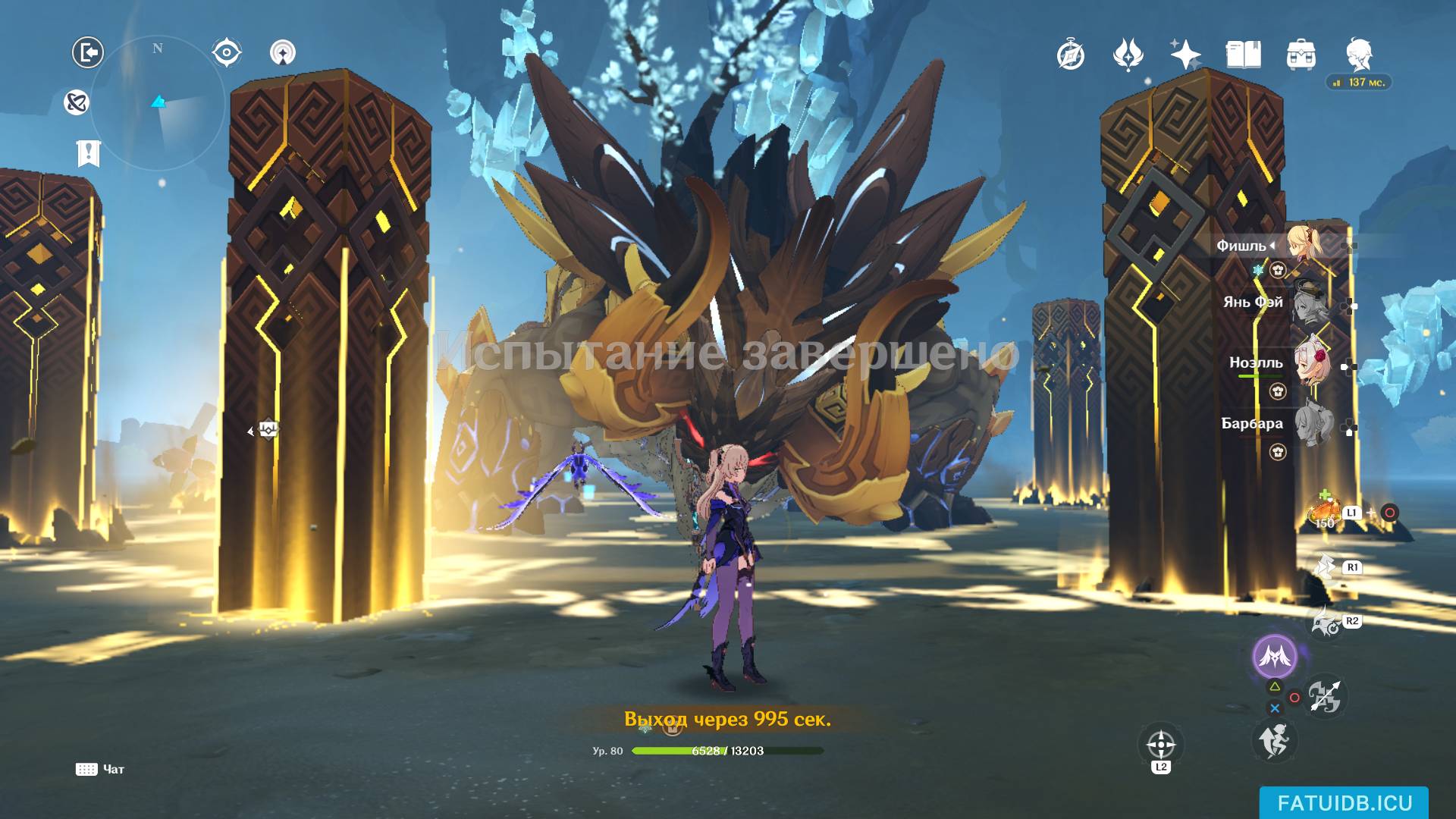The image size is (1456, 819).
Task: Switch to party member Янь Фэй
Action: click(x=1311, y=301)
